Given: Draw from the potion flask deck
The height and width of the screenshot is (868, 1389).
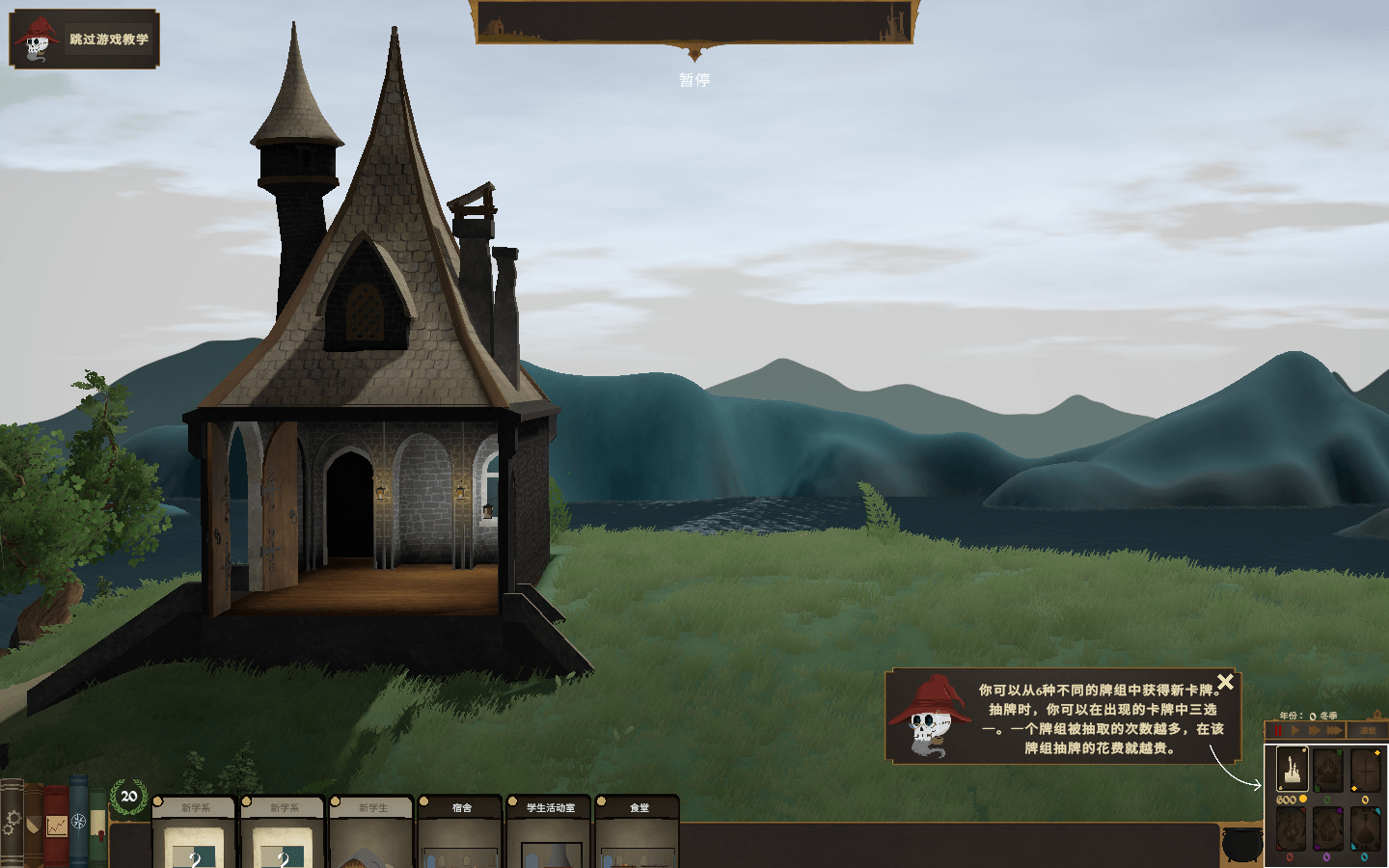Looking at the screenshot, I should click(1365, 828).
